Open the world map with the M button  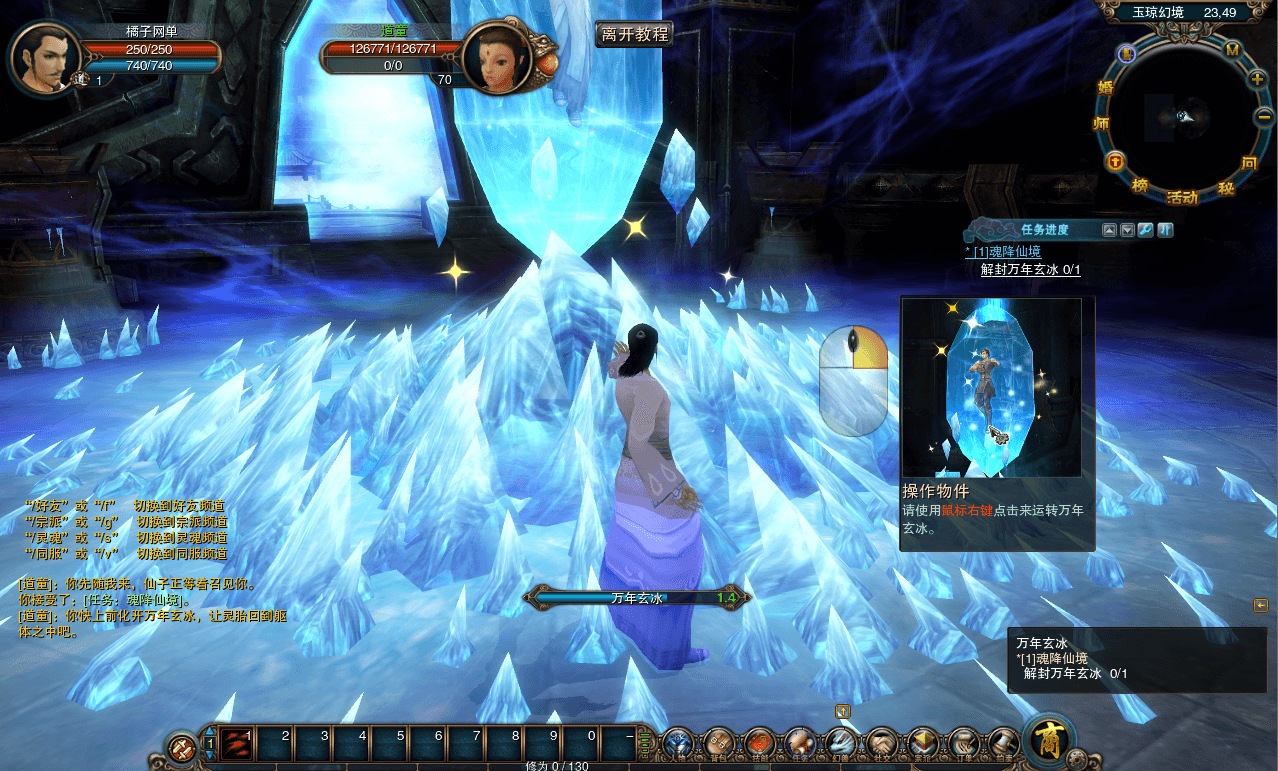[1232, 50]
